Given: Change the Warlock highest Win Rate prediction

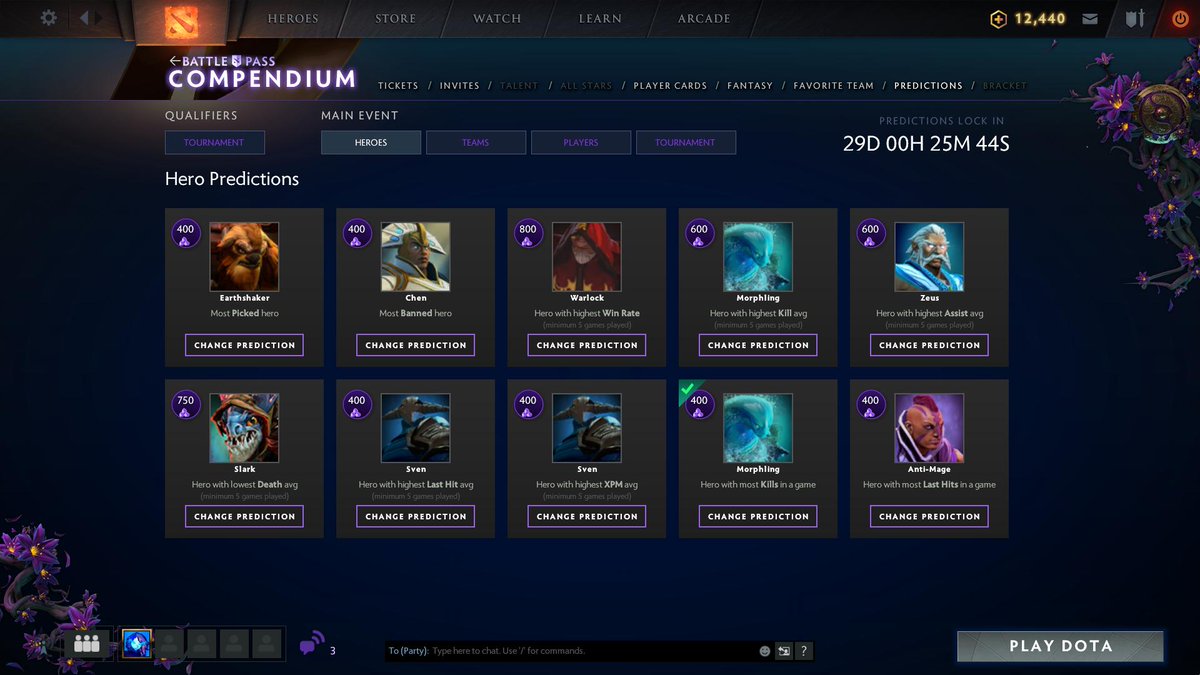Looking at the screenshot, I should click(x=587, y=345).
